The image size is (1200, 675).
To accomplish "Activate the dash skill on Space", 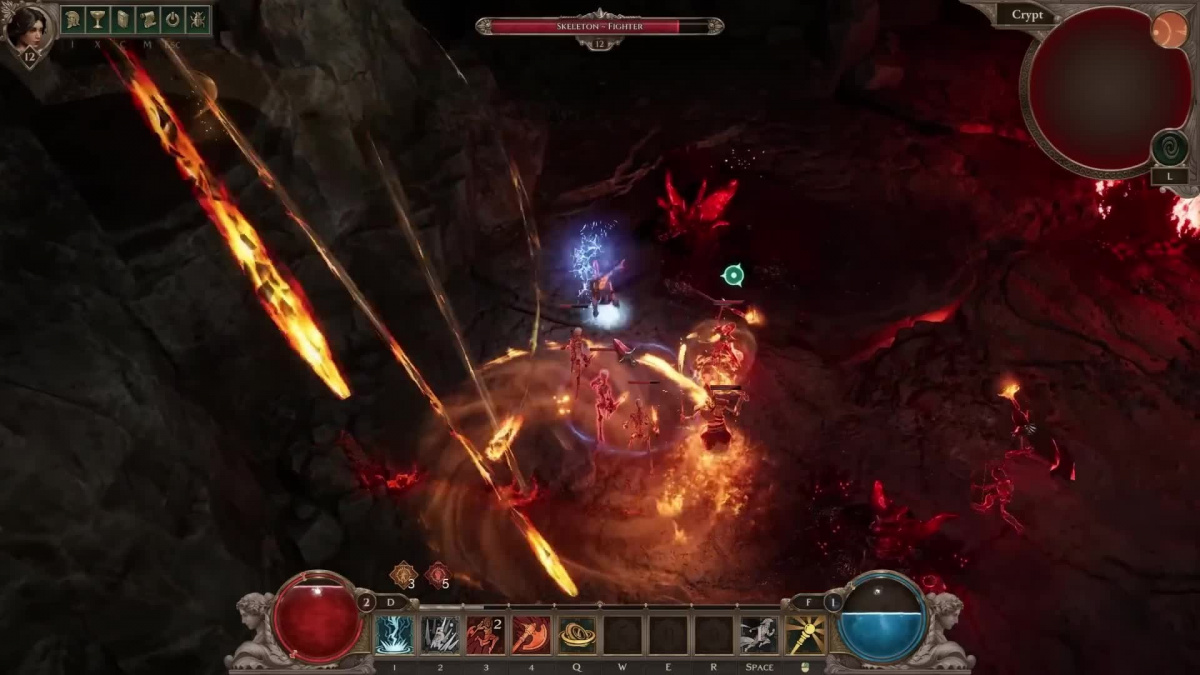I will tap(759, 635).
